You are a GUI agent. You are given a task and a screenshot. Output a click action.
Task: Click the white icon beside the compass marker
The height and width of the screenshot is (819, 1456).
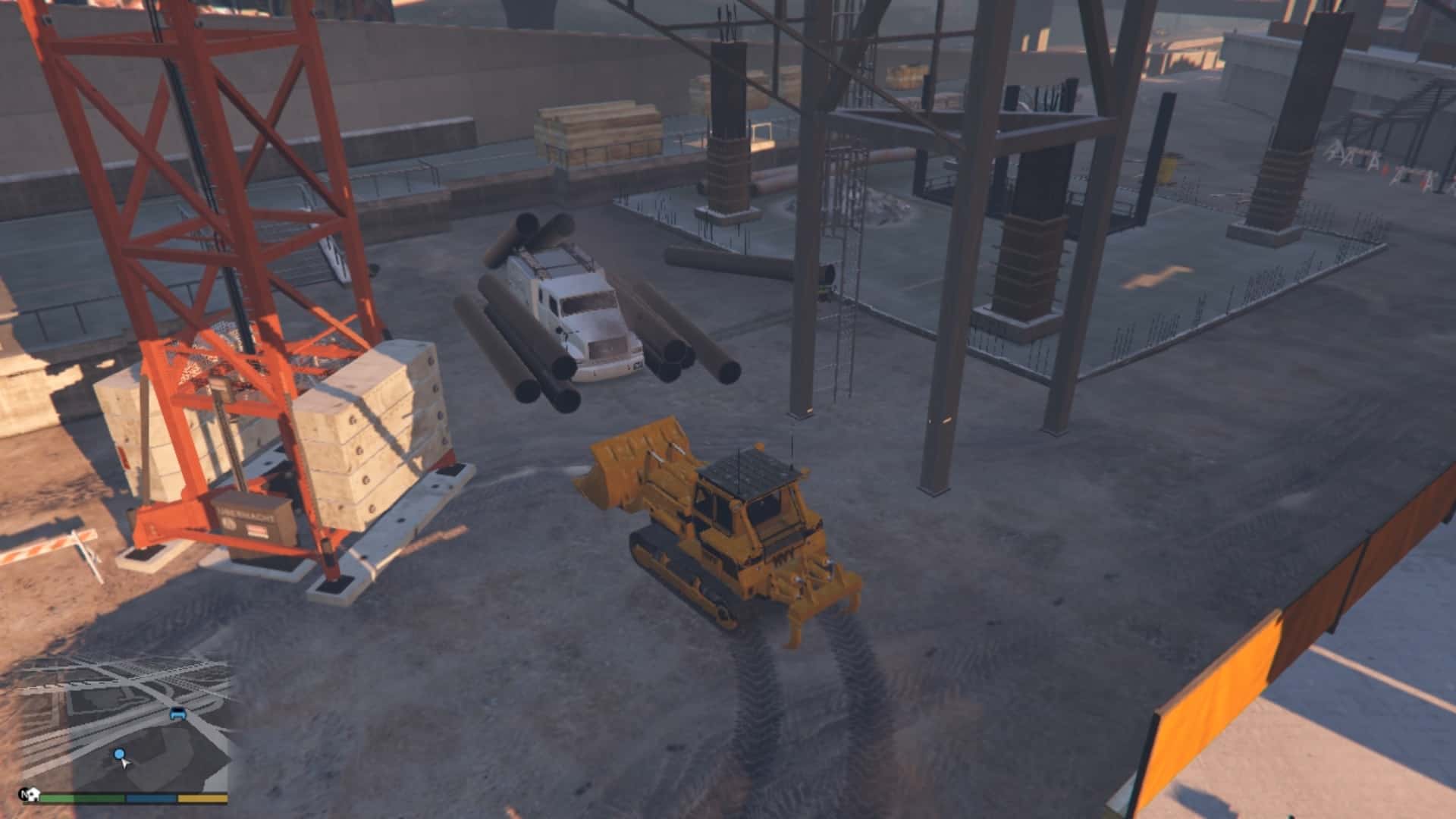(34, 793)
